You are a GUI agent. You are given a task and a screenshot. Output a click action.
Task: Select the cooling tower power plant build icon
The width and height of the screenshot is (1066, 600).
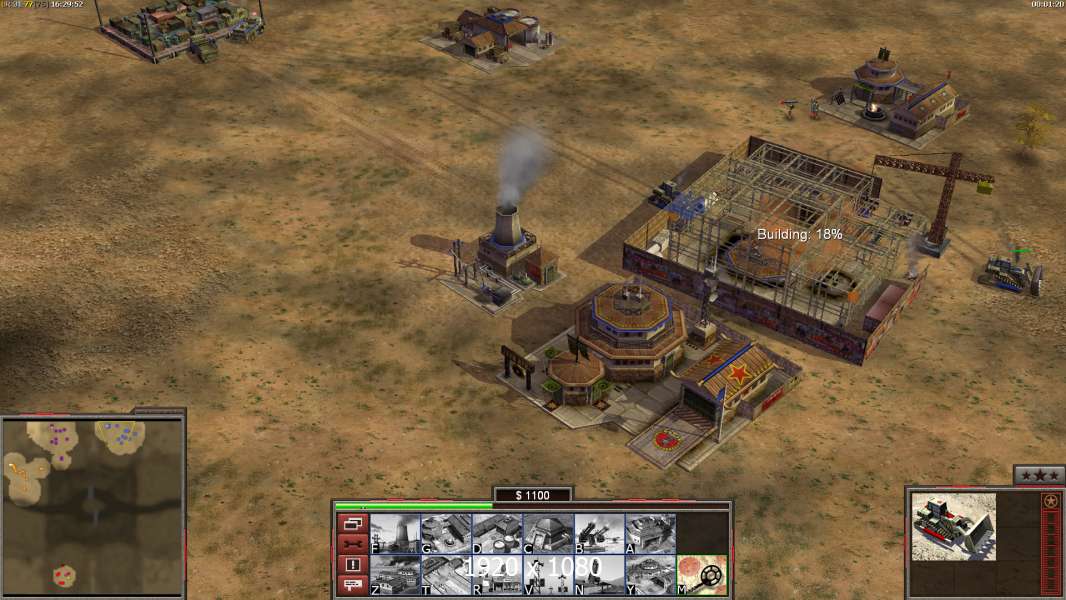(395, 534)
